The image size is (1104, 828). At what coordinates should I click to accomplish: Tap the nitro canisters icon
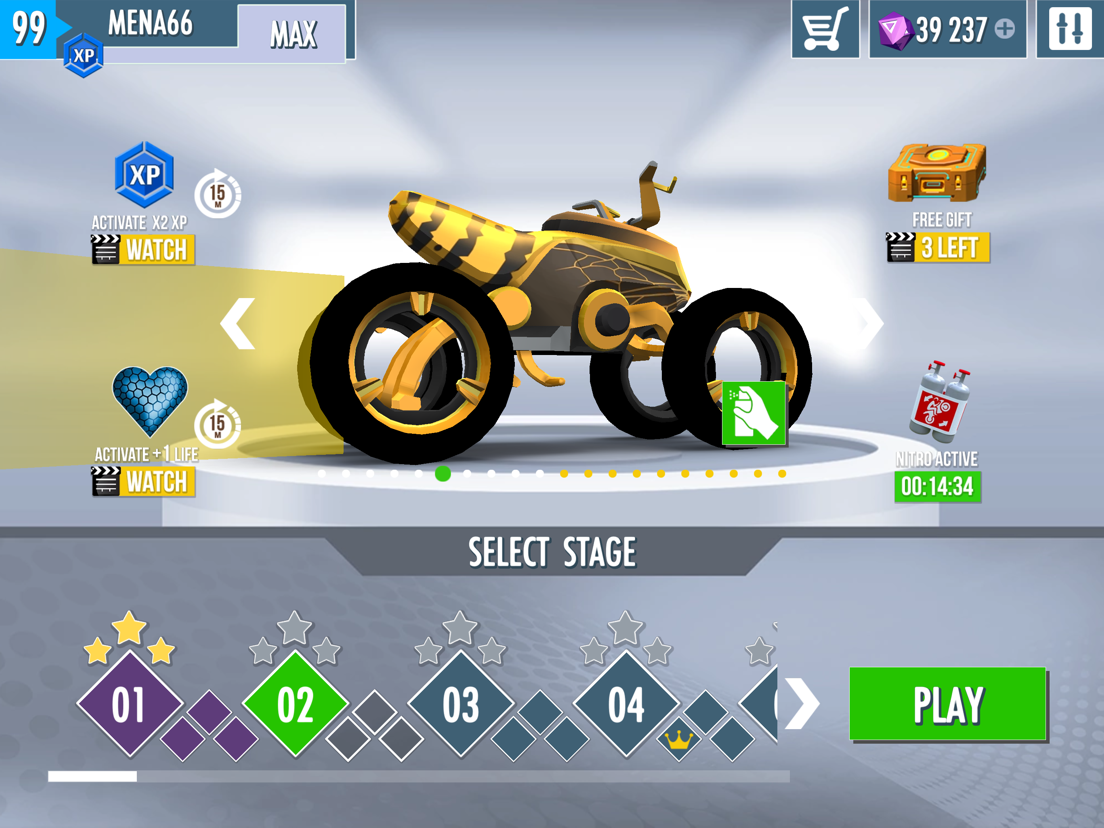pyautogui.click(x=938, y=402)
